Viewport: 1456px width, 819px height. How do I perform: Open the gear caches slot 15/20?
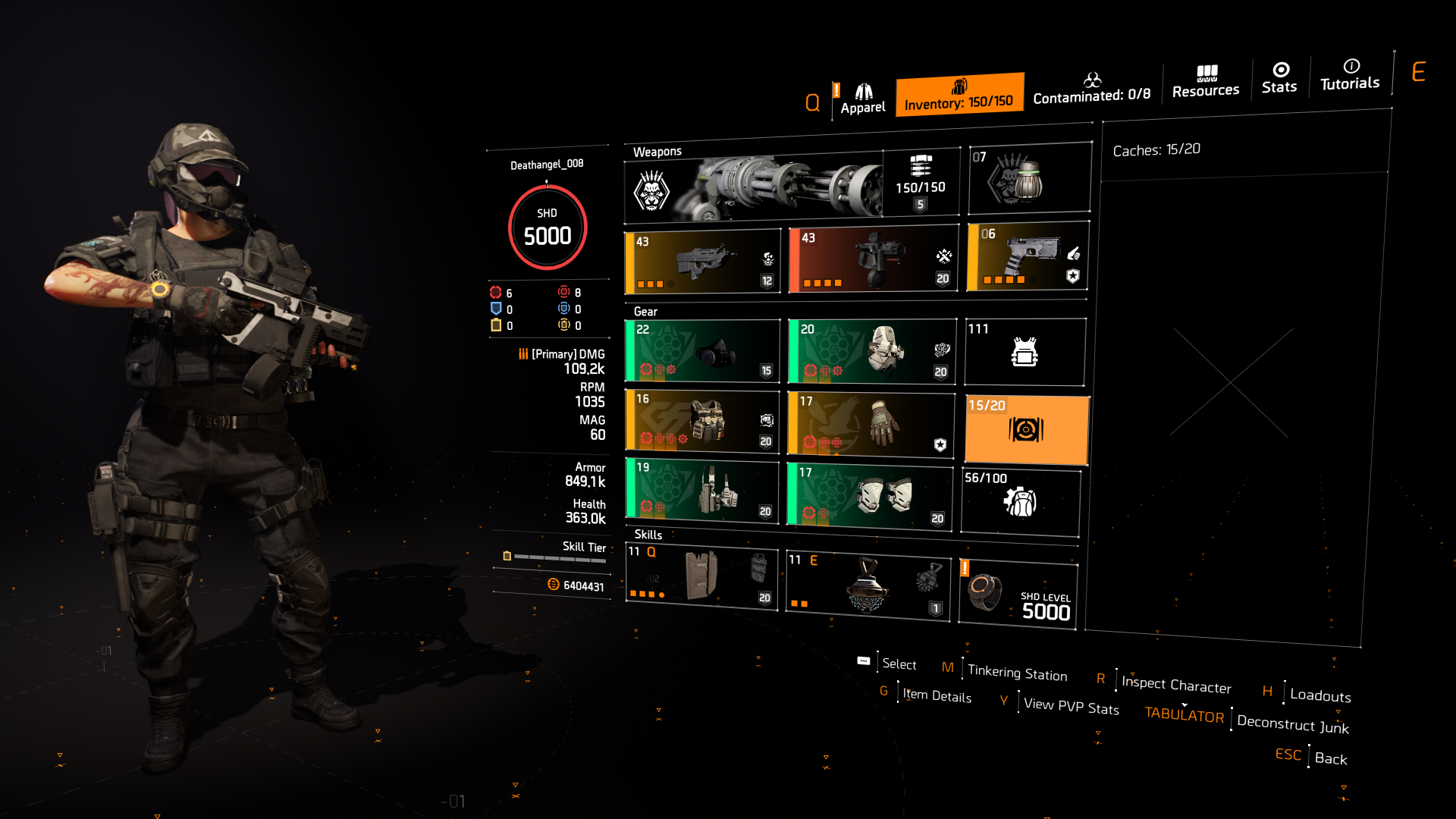1025,429
